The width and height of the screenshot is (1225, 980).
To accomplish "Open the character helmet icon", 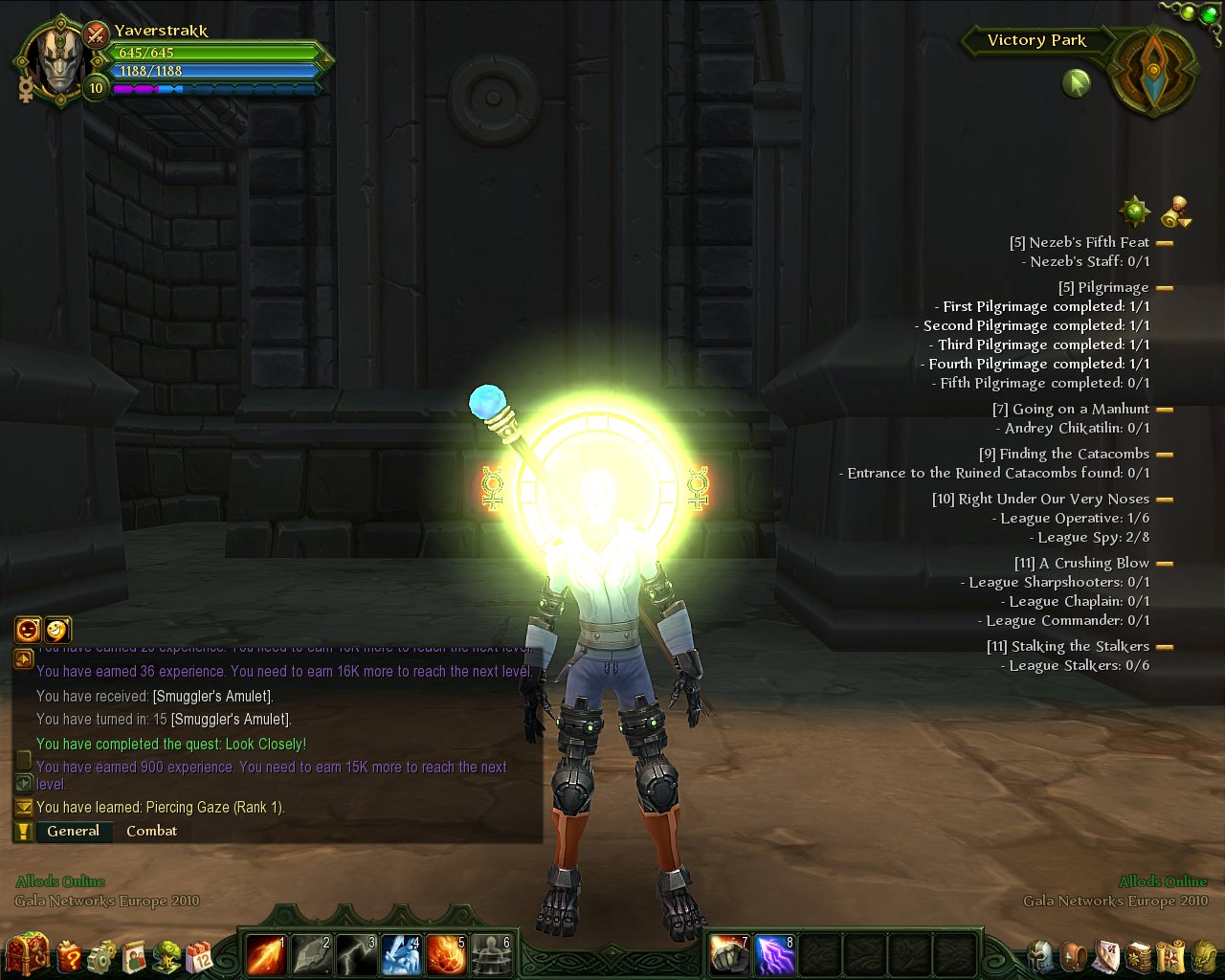I will click(1042, 955).
